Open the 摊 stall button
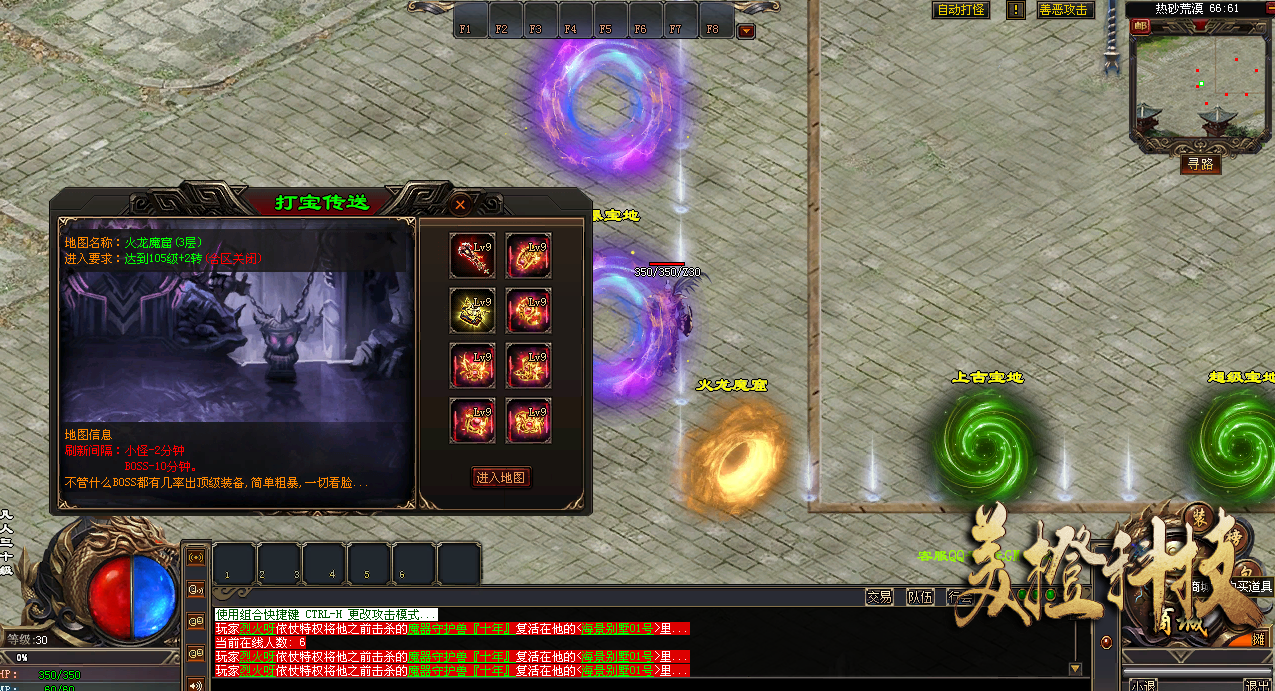 1258,639
